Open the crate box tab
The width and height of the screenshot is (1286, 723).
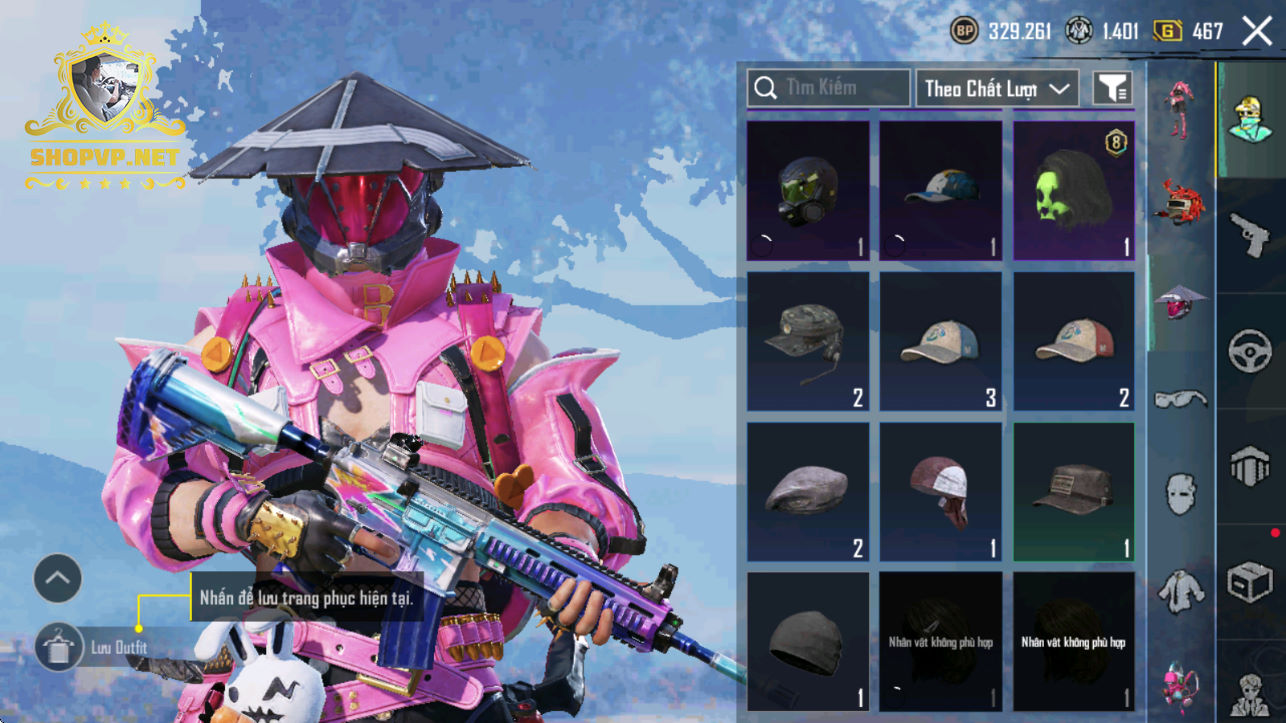click(x=1250, y=582)
